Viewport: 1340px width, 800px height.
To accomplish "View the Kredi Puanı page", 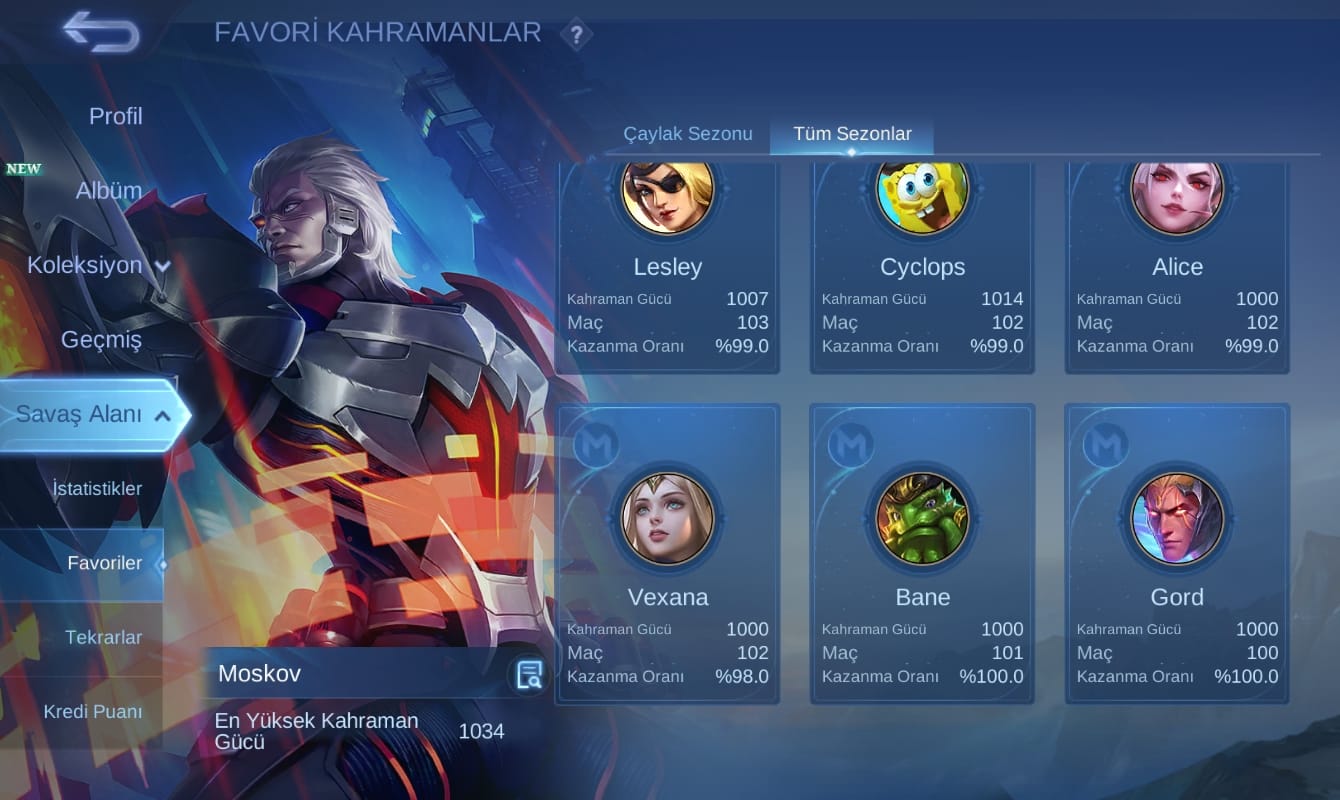I will point(92,712).
